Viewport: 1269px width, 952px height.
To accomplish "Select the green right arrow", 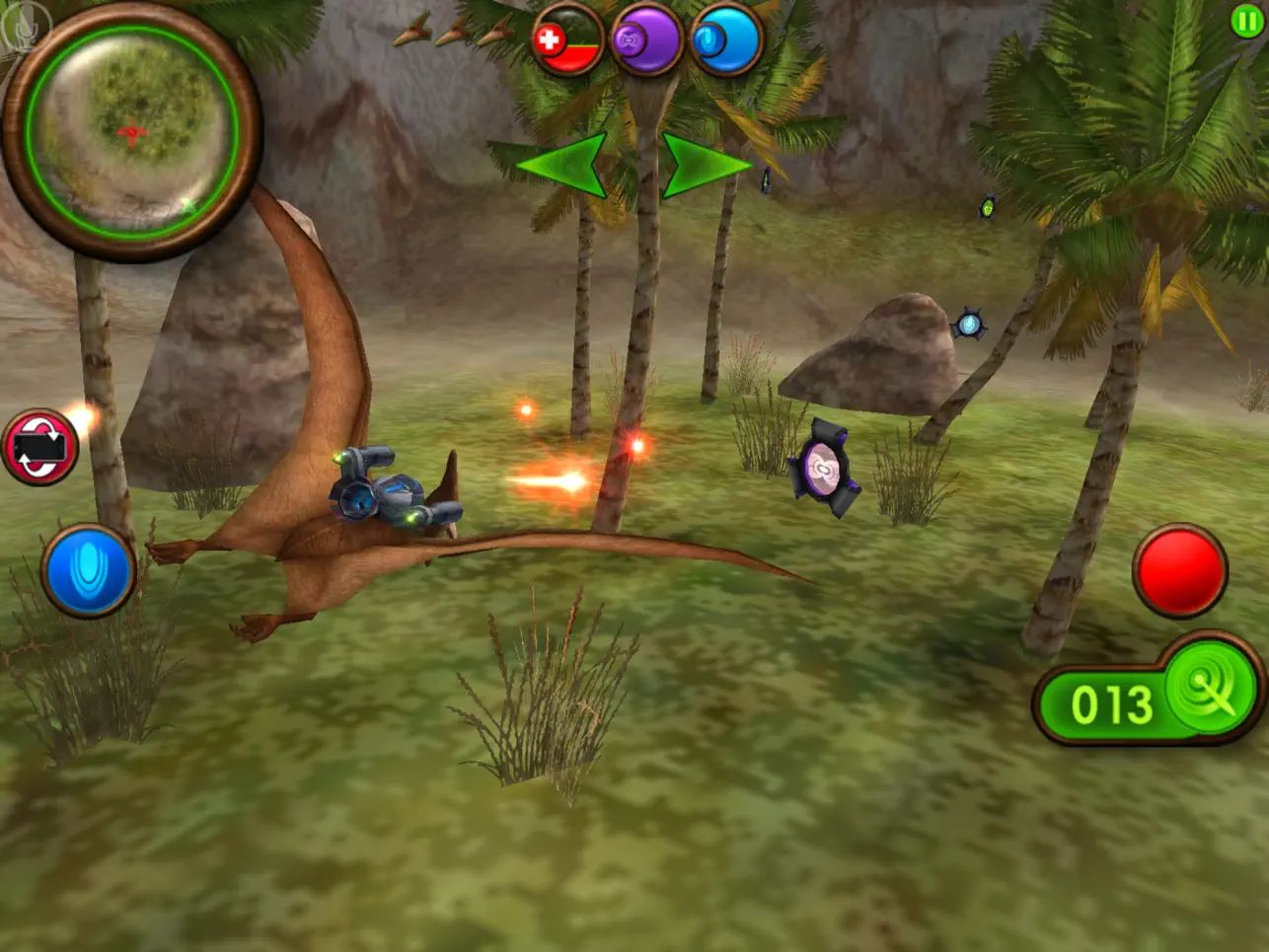I will (705, 164).
